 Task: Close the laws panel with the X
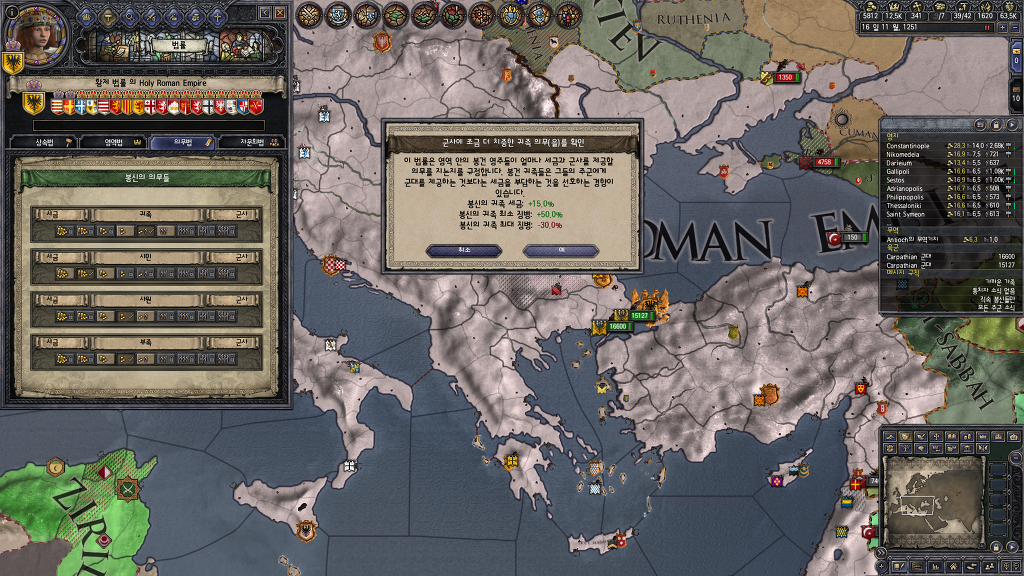coord(279,13)
